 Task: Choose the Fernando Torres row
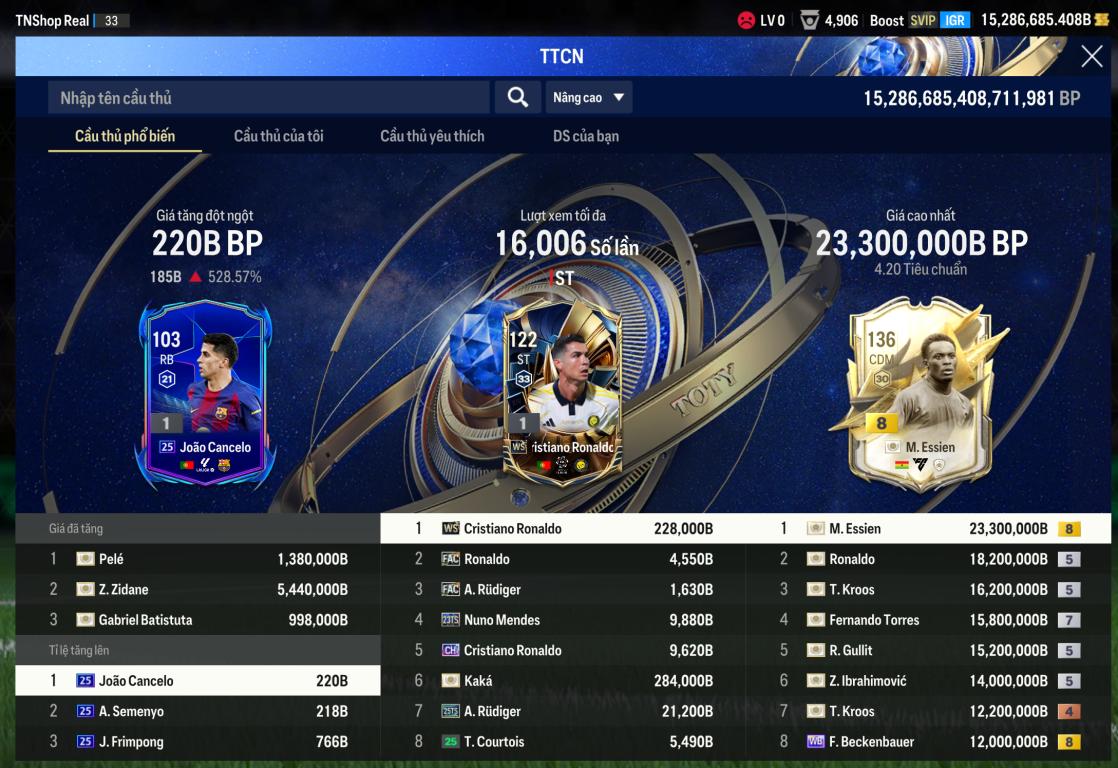click(x=928, y=620)
